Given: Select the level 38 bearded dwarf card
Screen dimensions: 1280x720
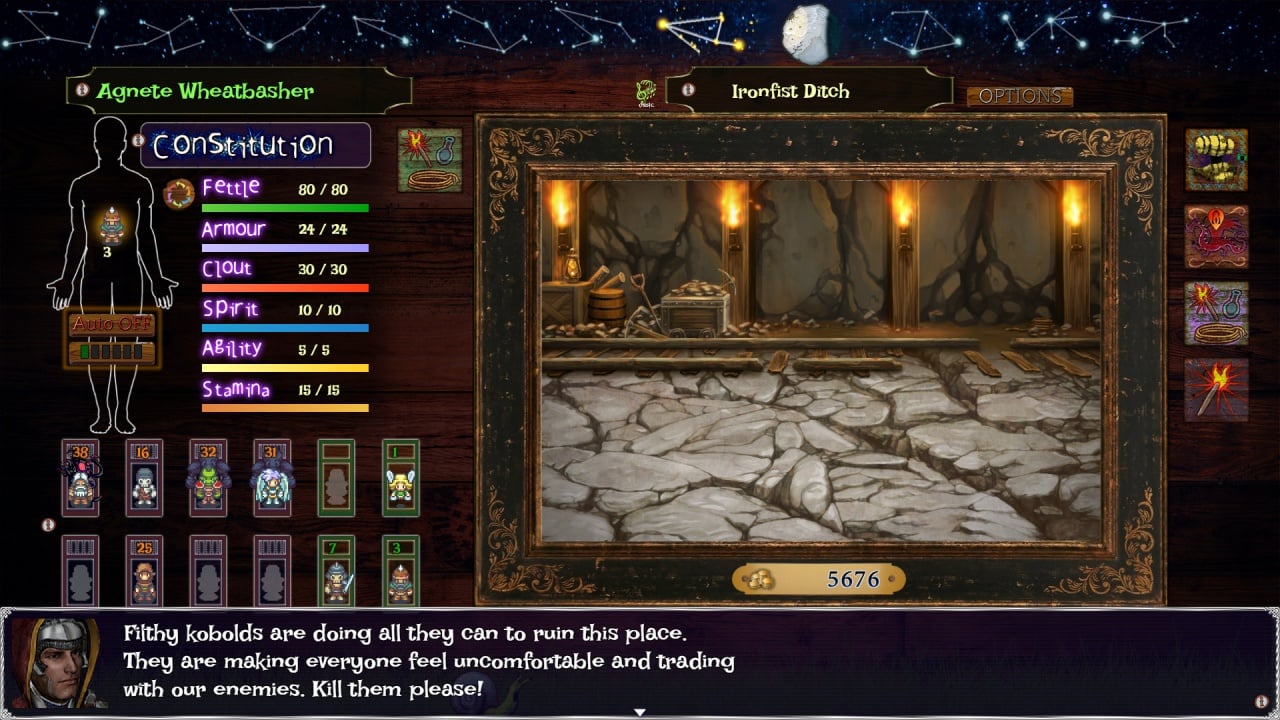Looking at the screenshot, I should 80,478.
